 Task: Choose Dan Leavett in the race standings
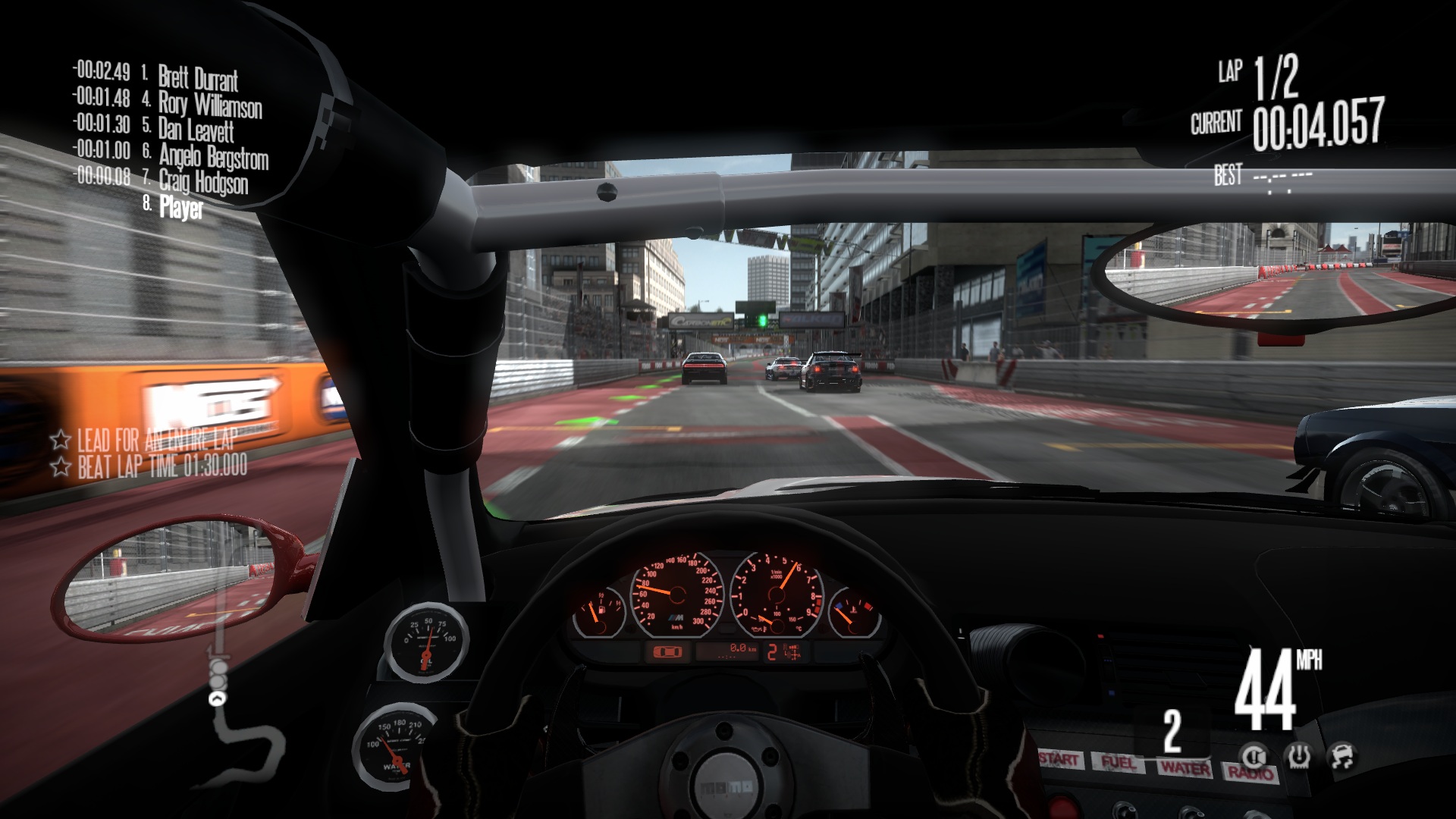[x=196, y=130]
